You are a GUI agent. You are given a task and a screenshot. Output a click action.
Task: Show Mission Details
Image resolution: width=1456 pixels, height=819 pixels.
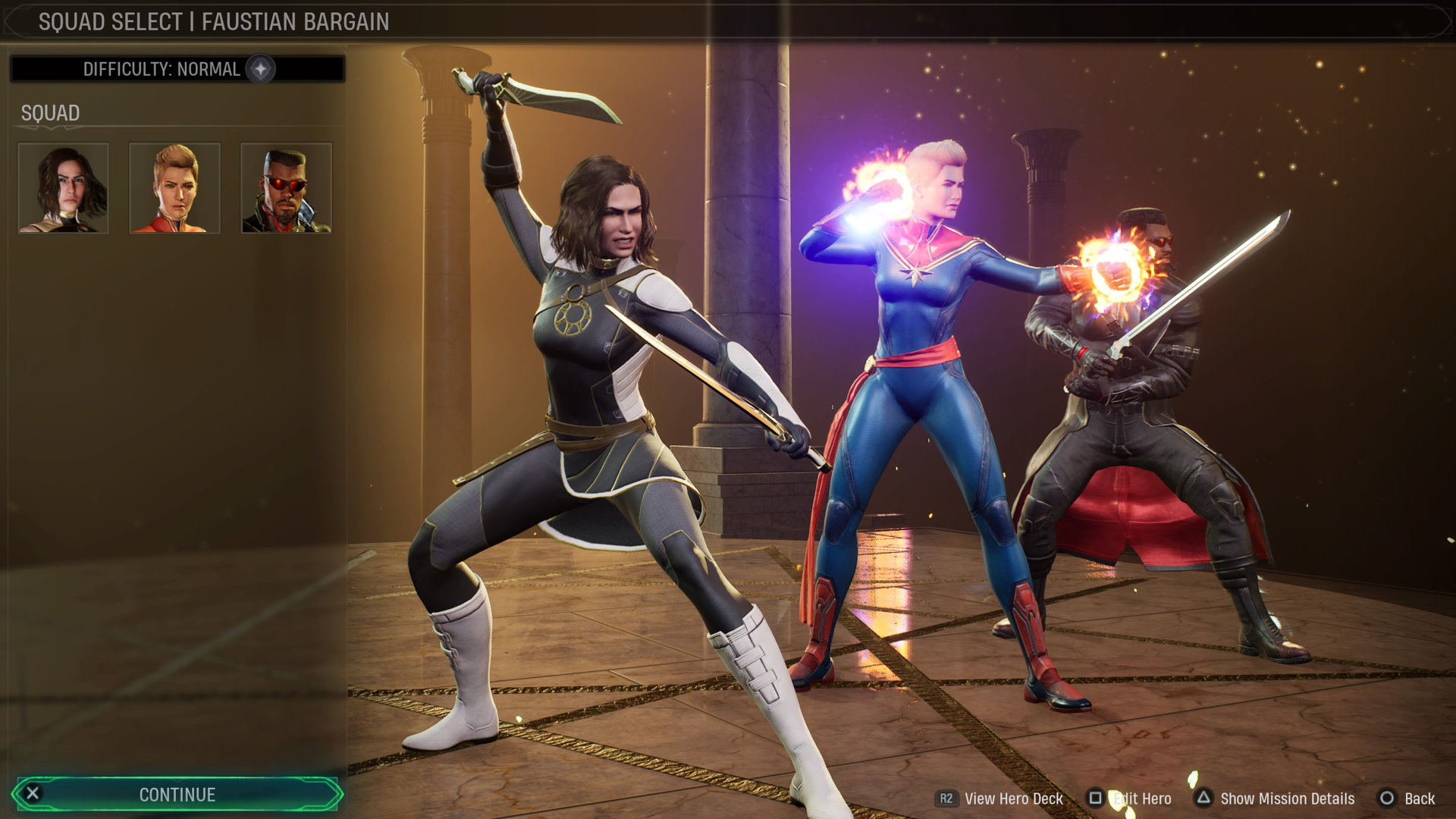(x=1276, y=799)
